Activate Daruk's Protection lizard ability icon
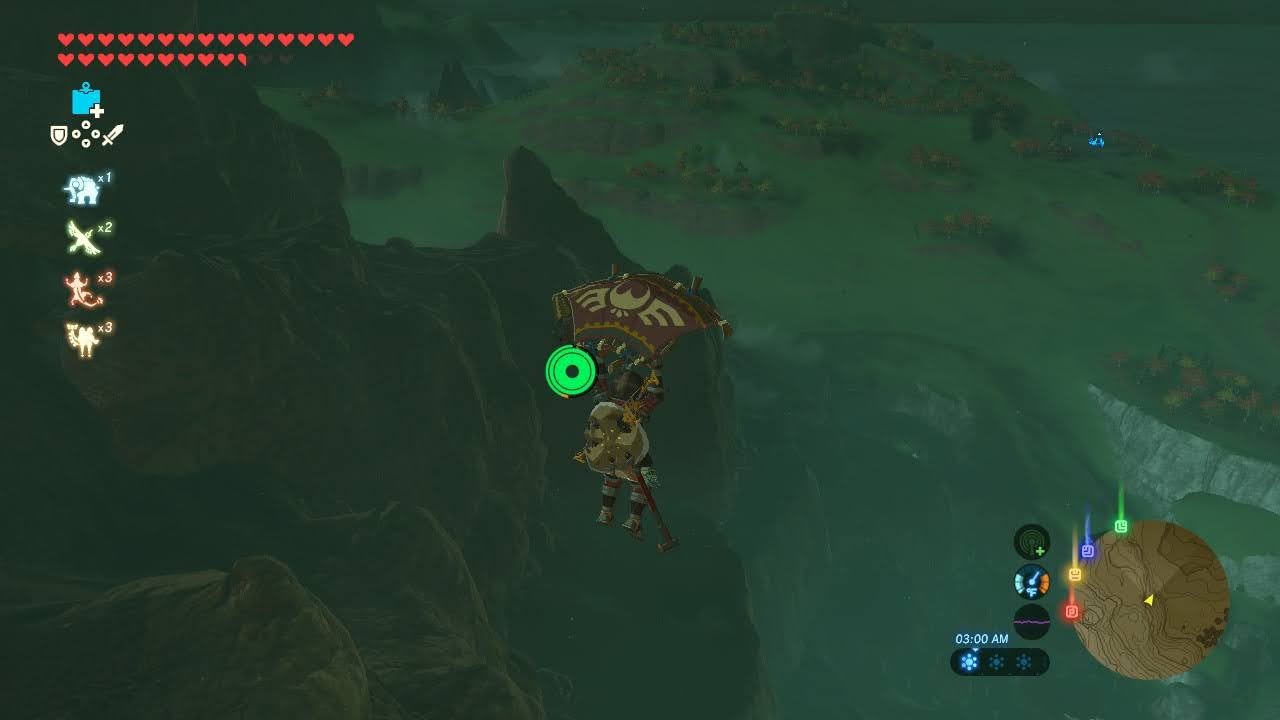1280x720 pixels. 81,289
